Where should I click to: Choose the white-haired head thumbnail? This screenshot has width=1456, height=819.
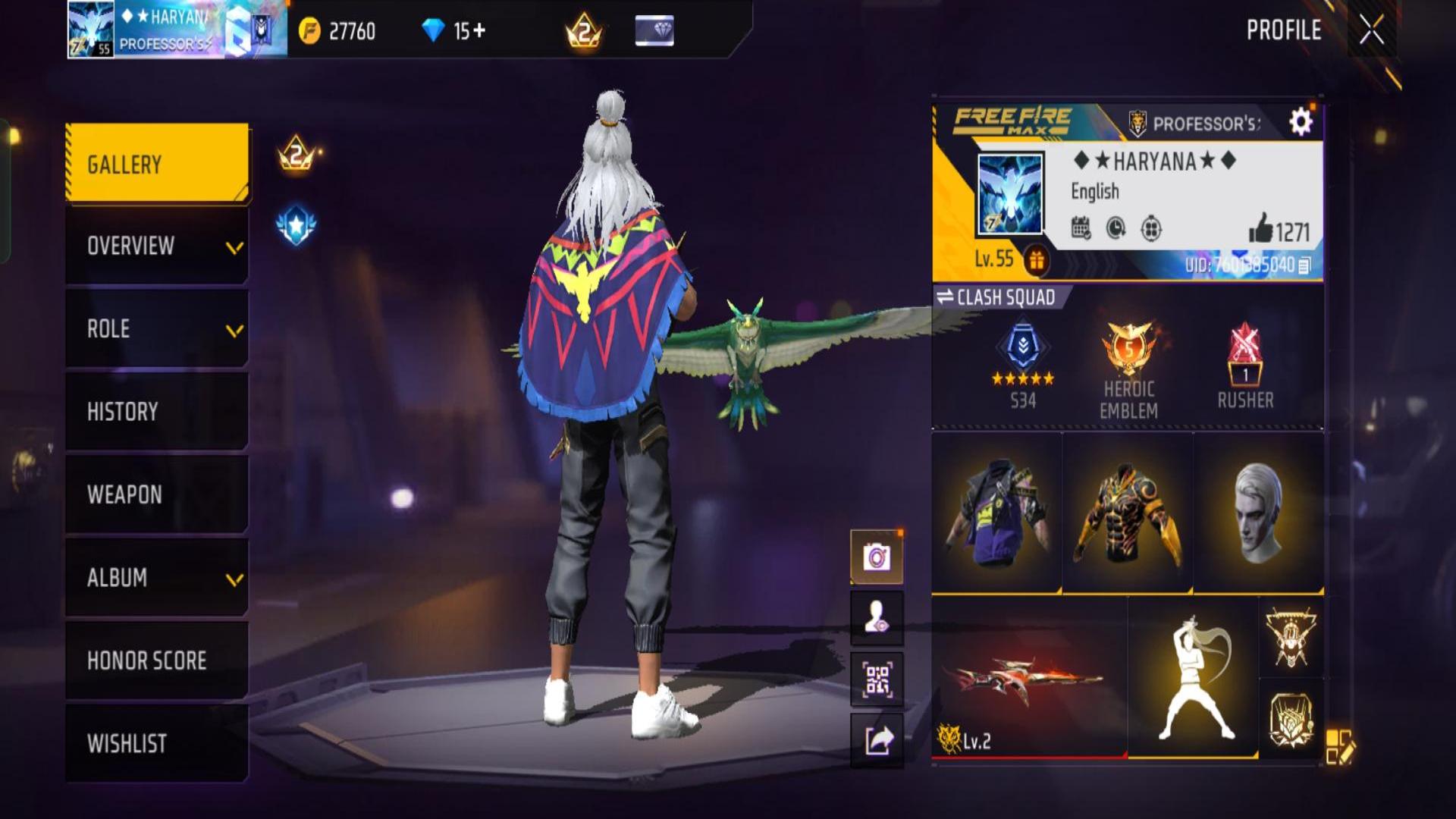(1259, 513)
